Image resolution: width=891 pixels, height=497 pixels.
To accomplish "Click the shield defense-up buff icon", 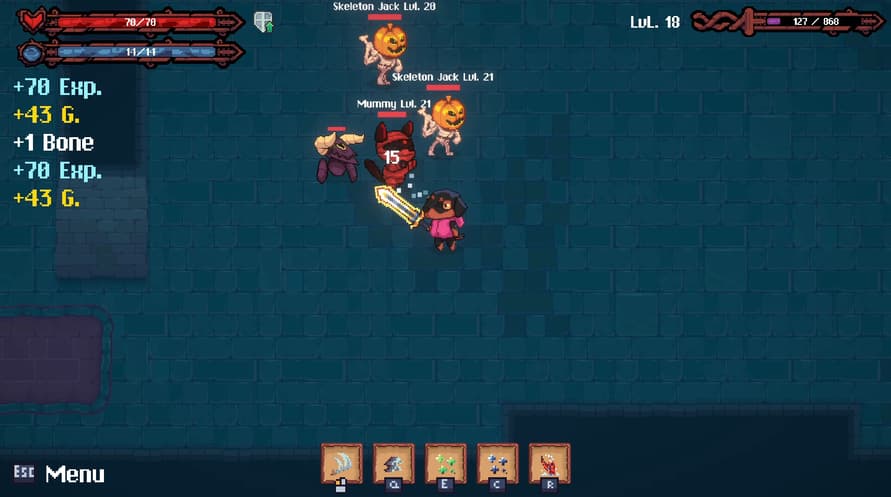I will tap(264, 22).
